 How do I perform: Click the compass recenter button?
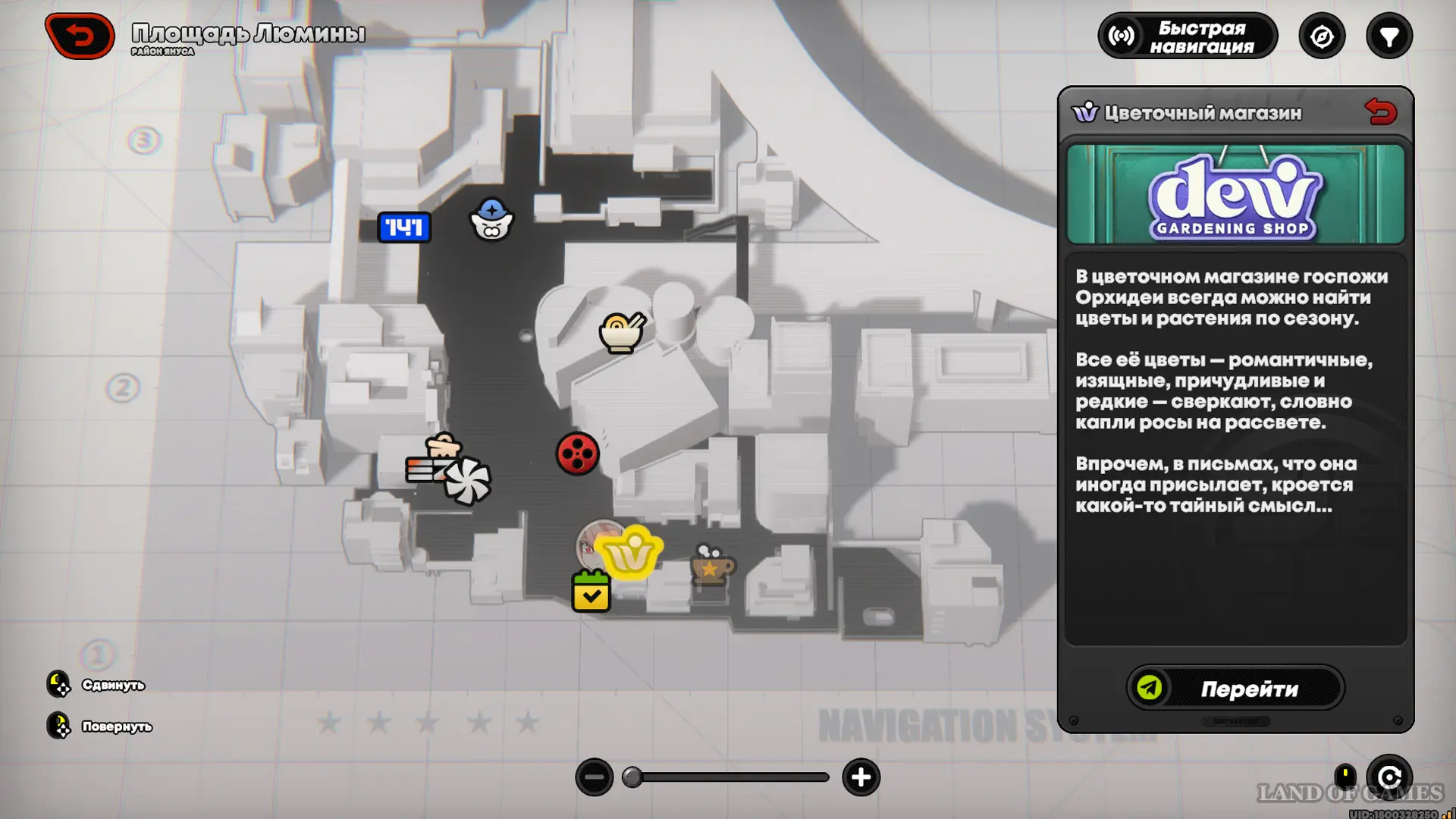point(1322,36)
